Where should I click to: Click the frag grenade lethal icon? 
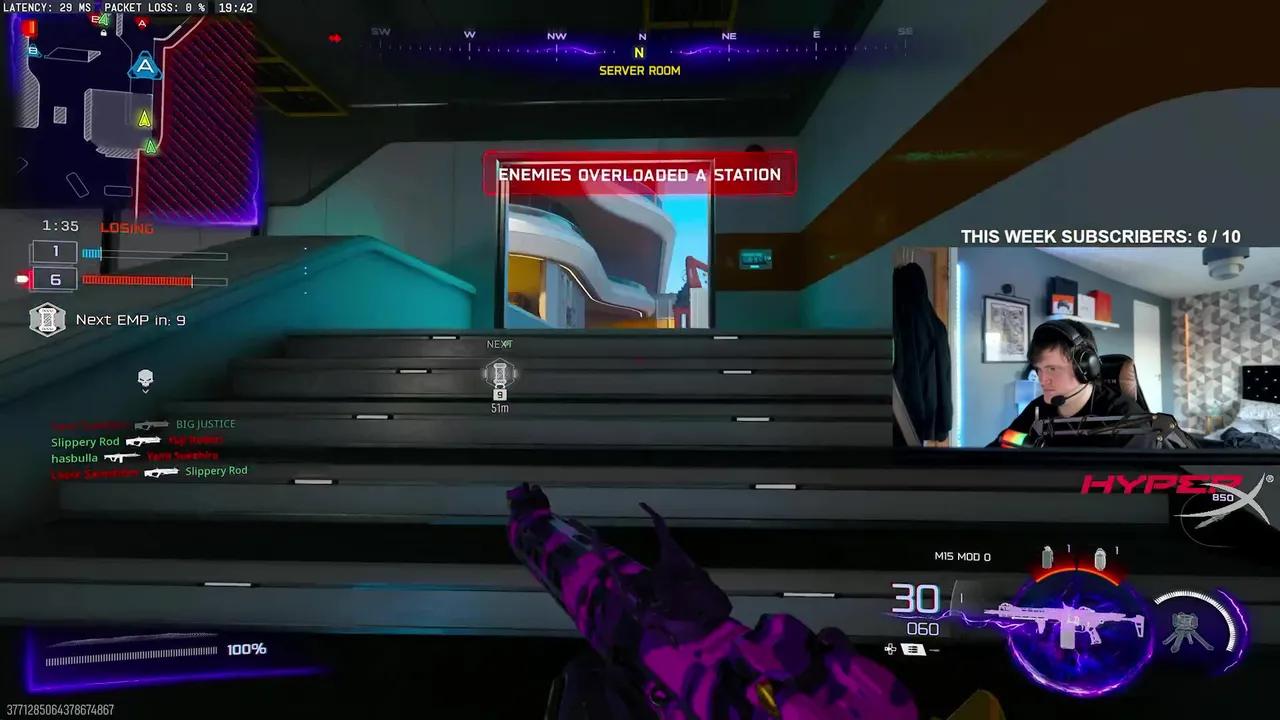[x=1048, y=557]
